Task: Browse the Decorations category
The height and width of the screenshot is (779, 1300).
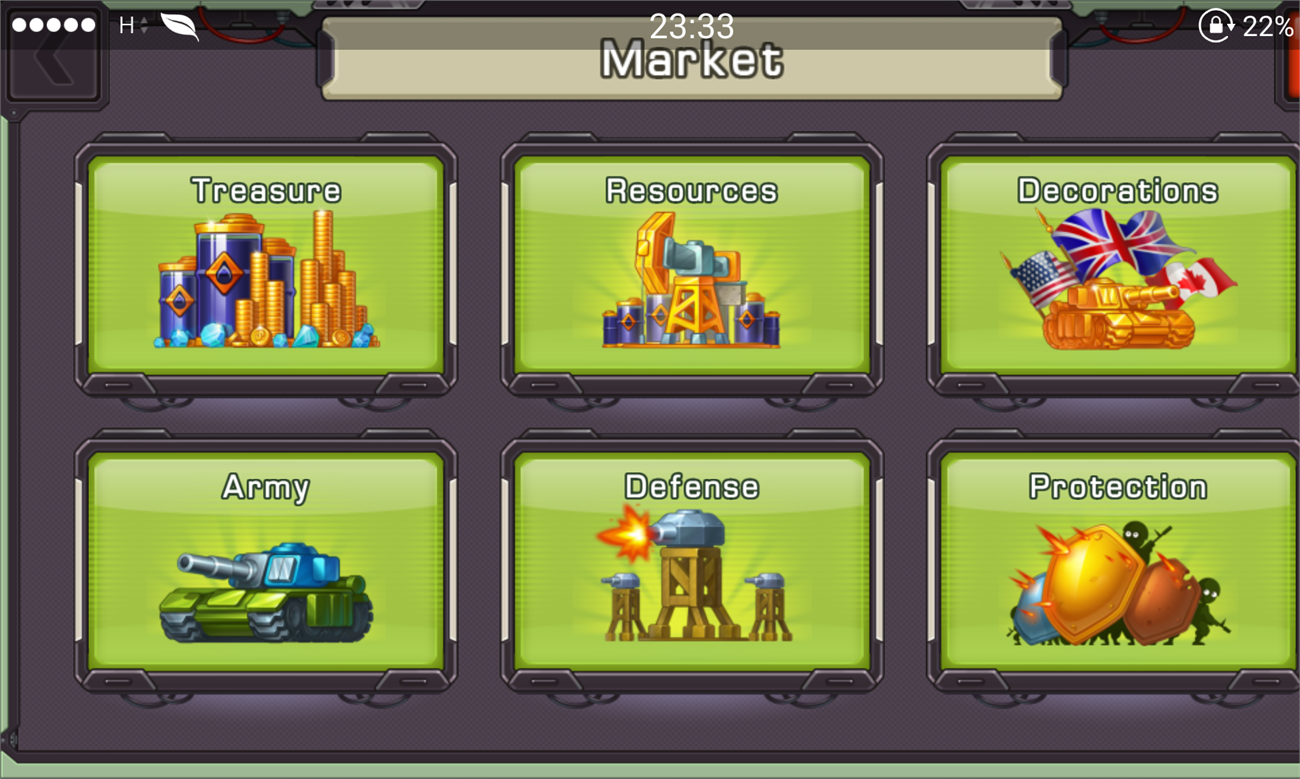Action: [1117, 265]
